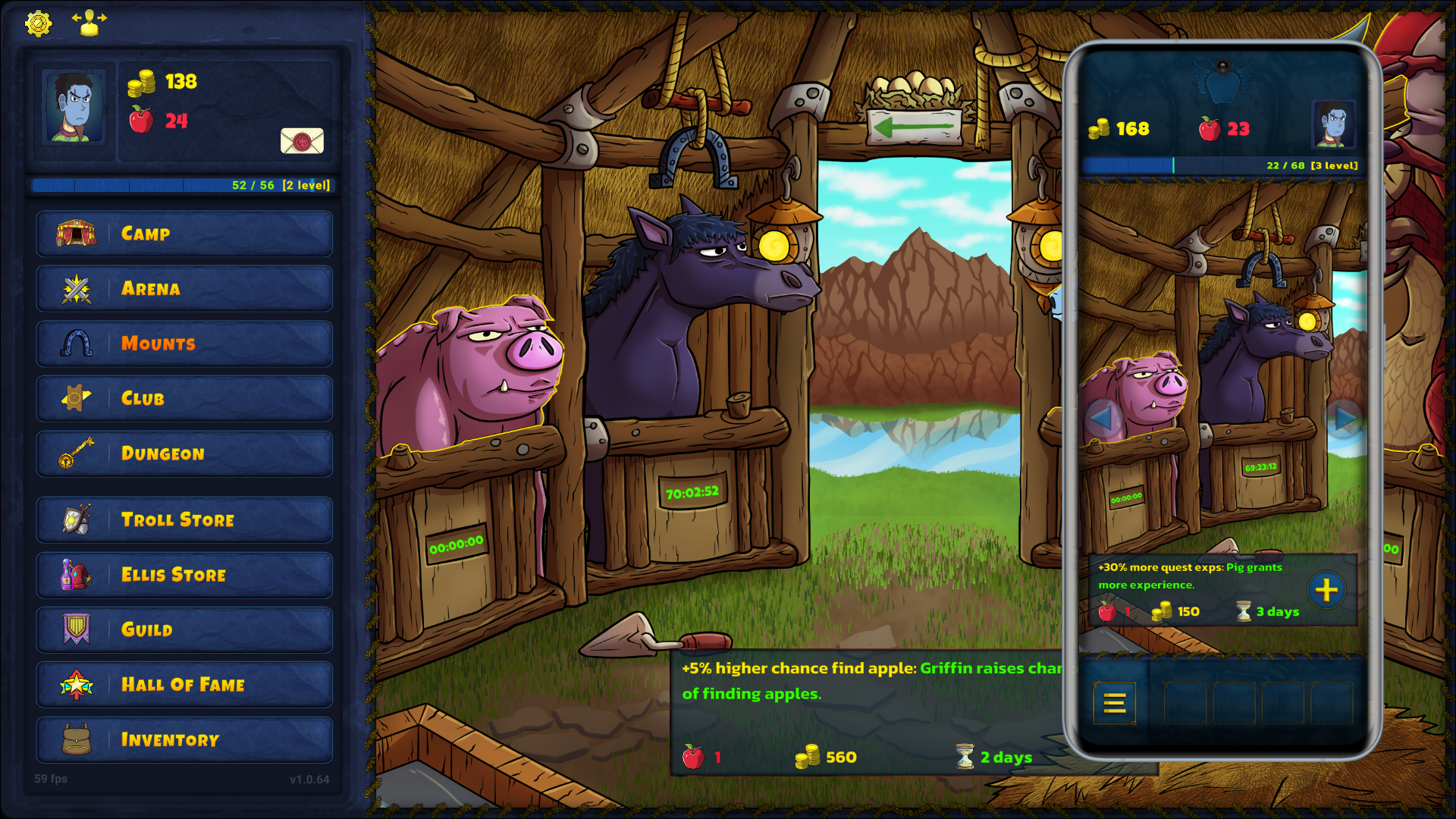
Task: Open the Camp menu entry
Action: point(184,234)
